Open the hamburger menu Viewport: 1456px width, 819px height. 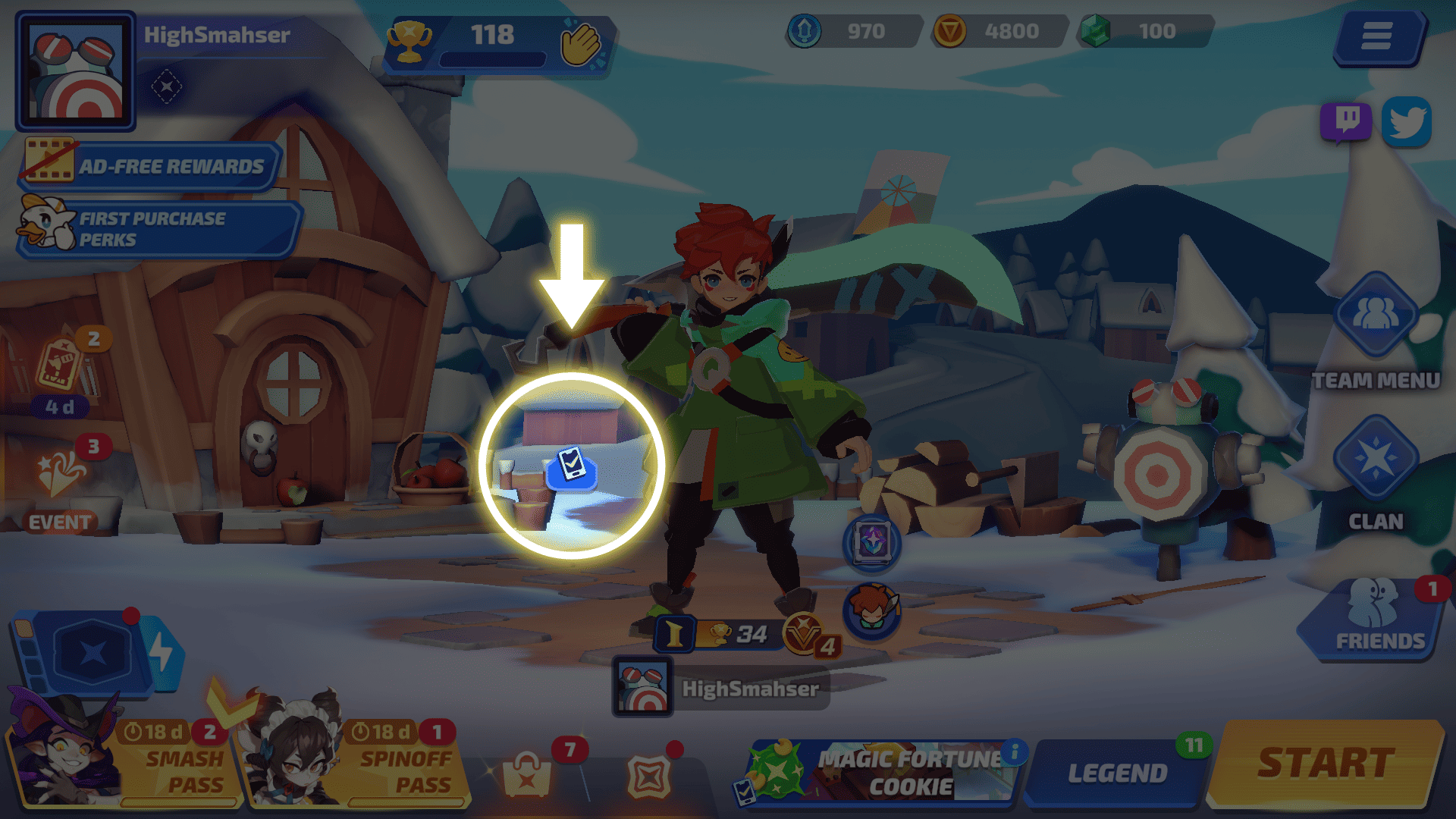click(1376, 36)
